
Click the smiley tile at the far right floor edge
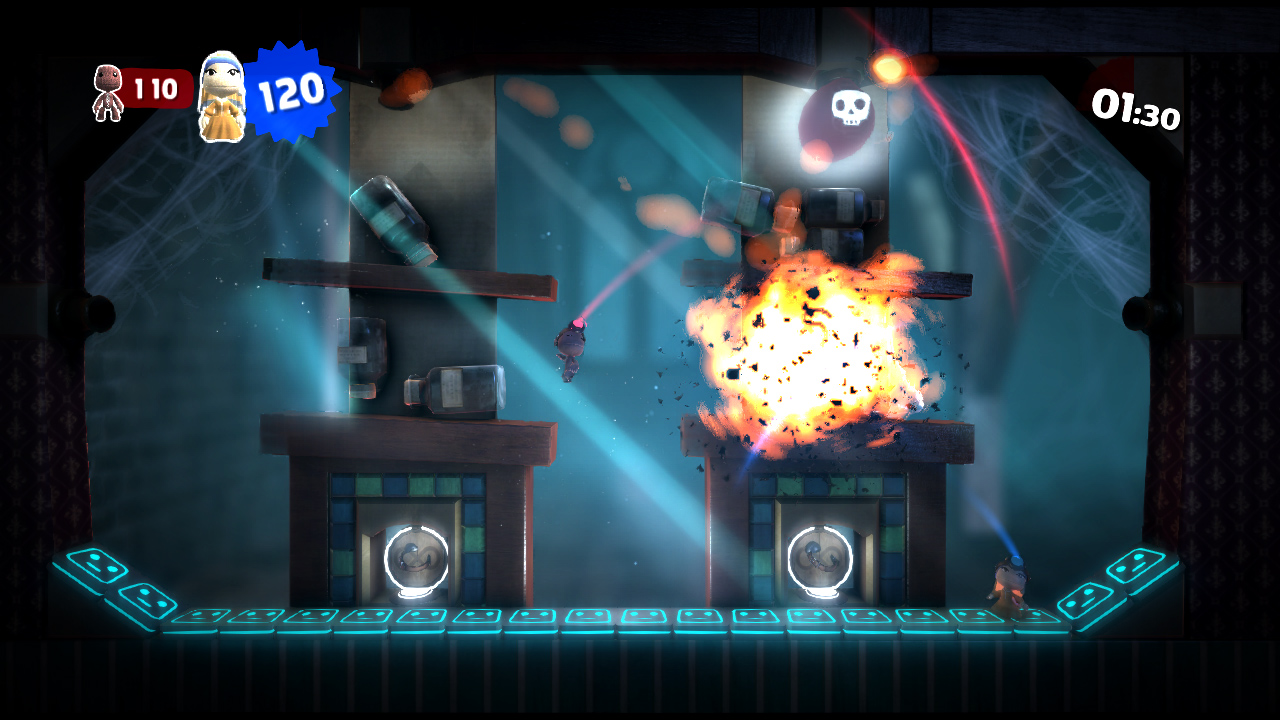tap(1142, 565)
